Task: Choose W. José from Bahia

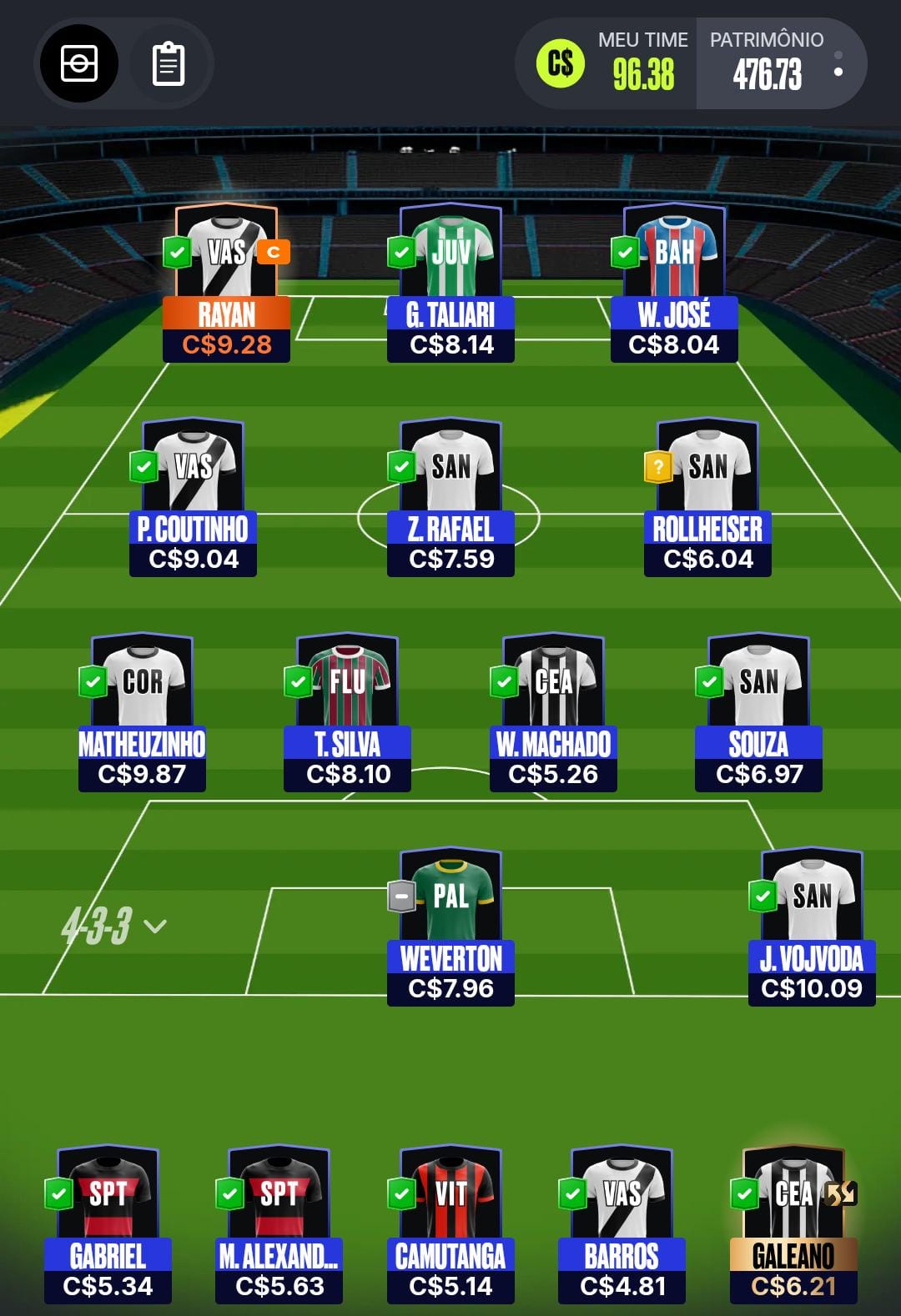Action: point(674,284)
